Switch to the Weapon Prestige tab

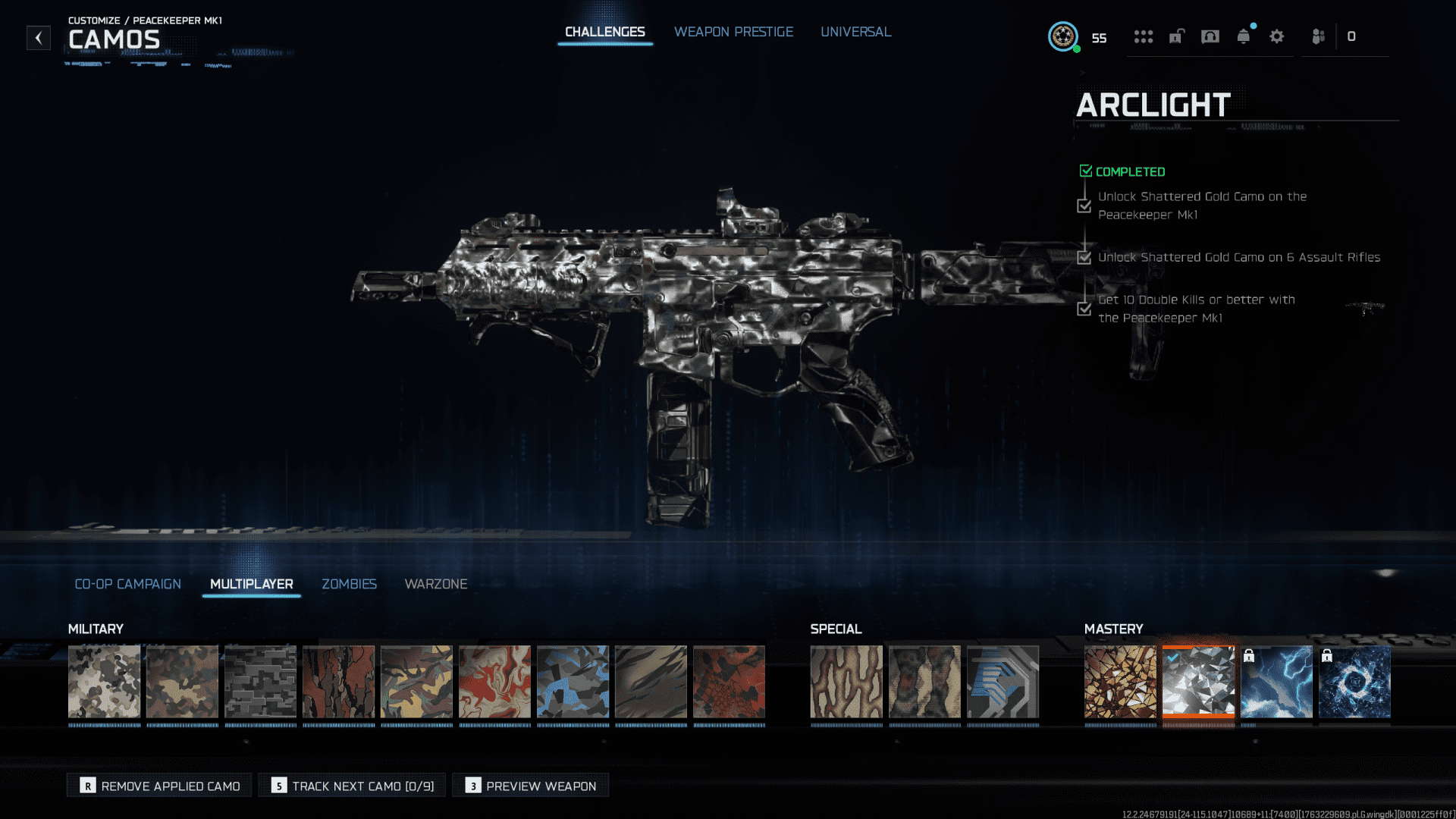tap(733, 32)
